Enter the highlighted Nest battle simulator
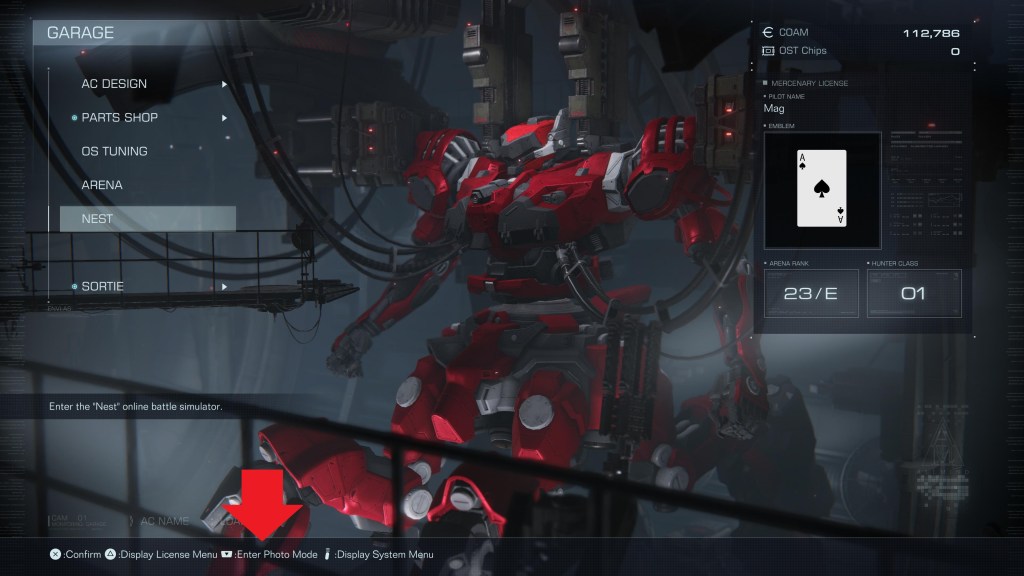 point(147,219)
